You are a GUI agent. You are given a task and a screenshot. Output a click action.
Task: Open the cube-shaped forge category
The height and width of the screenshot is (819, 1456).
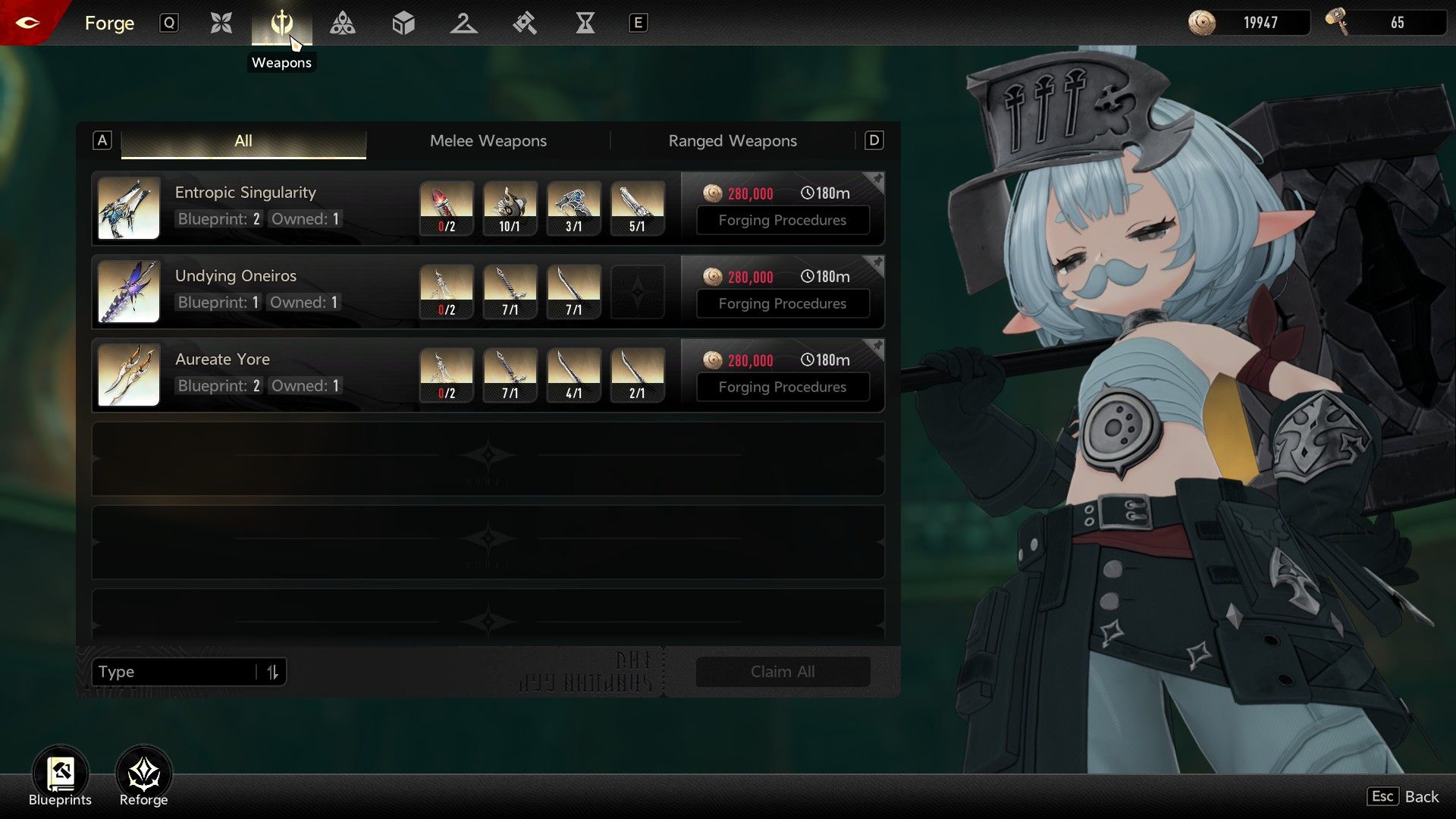click(x=403, y=24)
